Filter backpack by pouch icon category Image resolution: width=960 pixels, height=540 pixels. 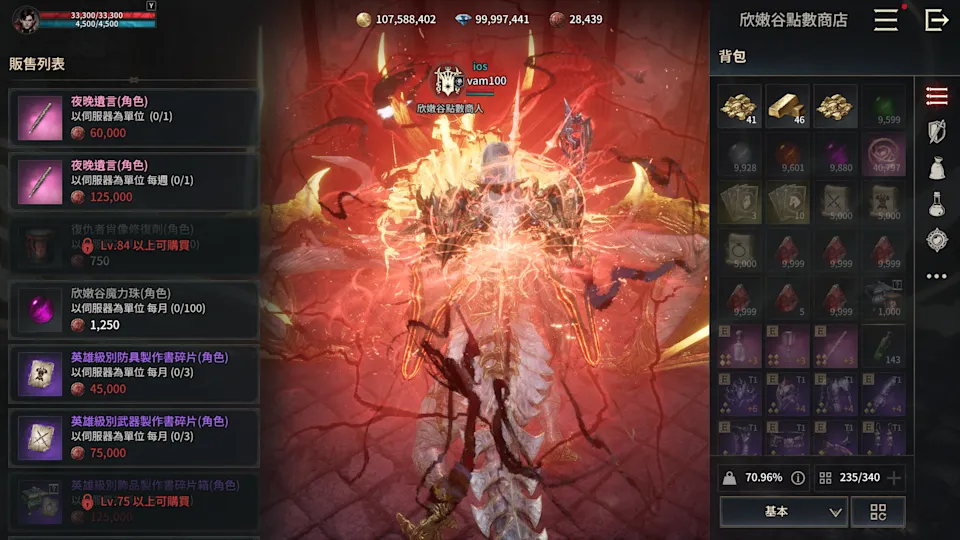[936, 167]
